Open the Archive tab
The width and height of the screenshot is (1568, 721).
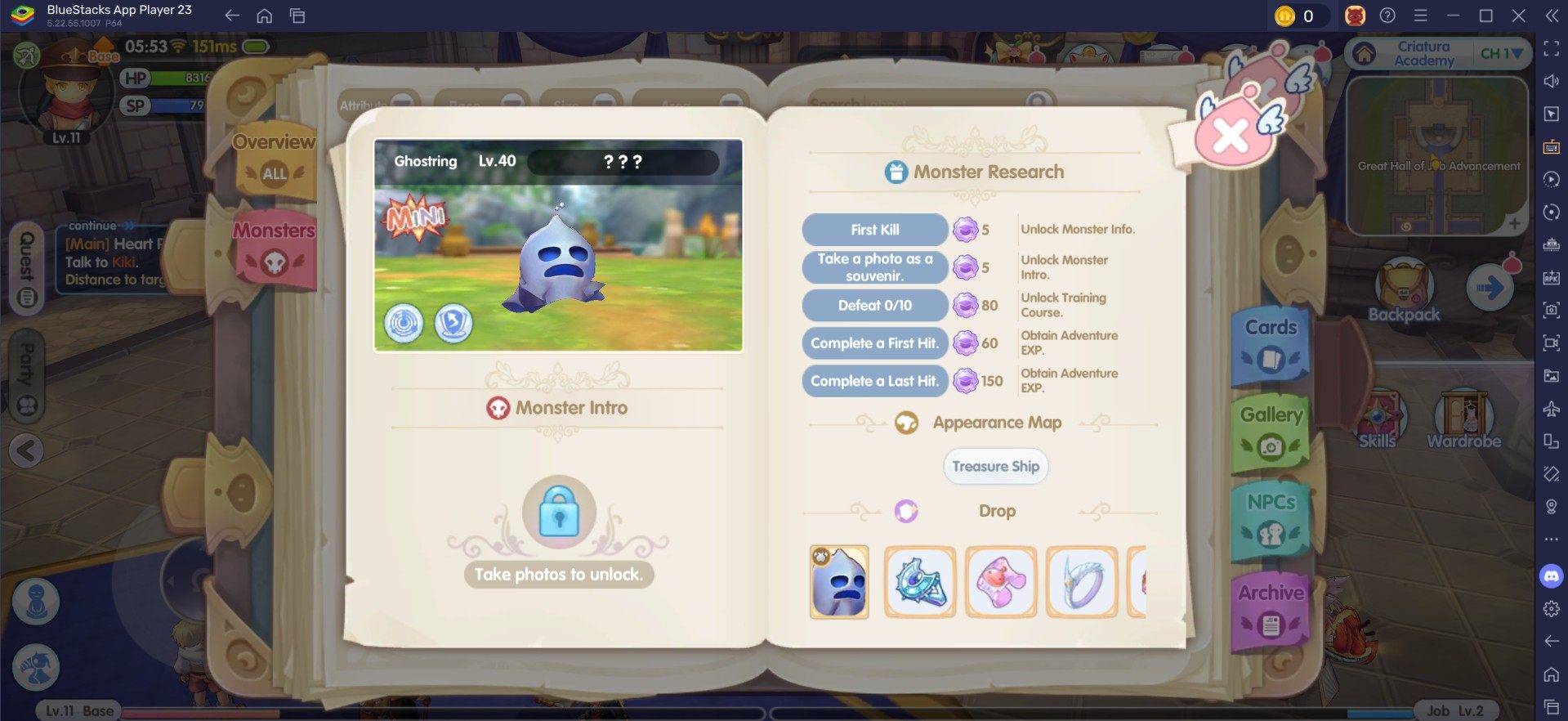click(1271, 609)
